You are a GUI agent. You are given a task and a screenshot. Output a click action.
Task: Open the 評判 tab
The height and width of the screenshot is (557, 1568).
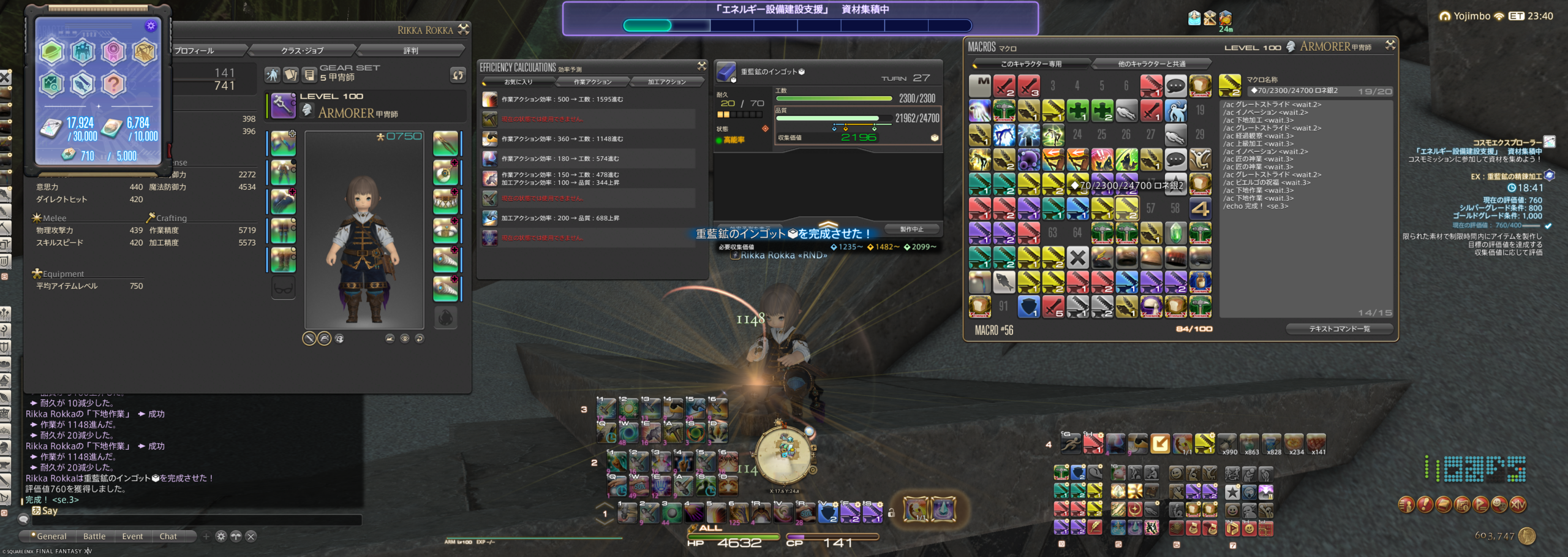(410, 50)
